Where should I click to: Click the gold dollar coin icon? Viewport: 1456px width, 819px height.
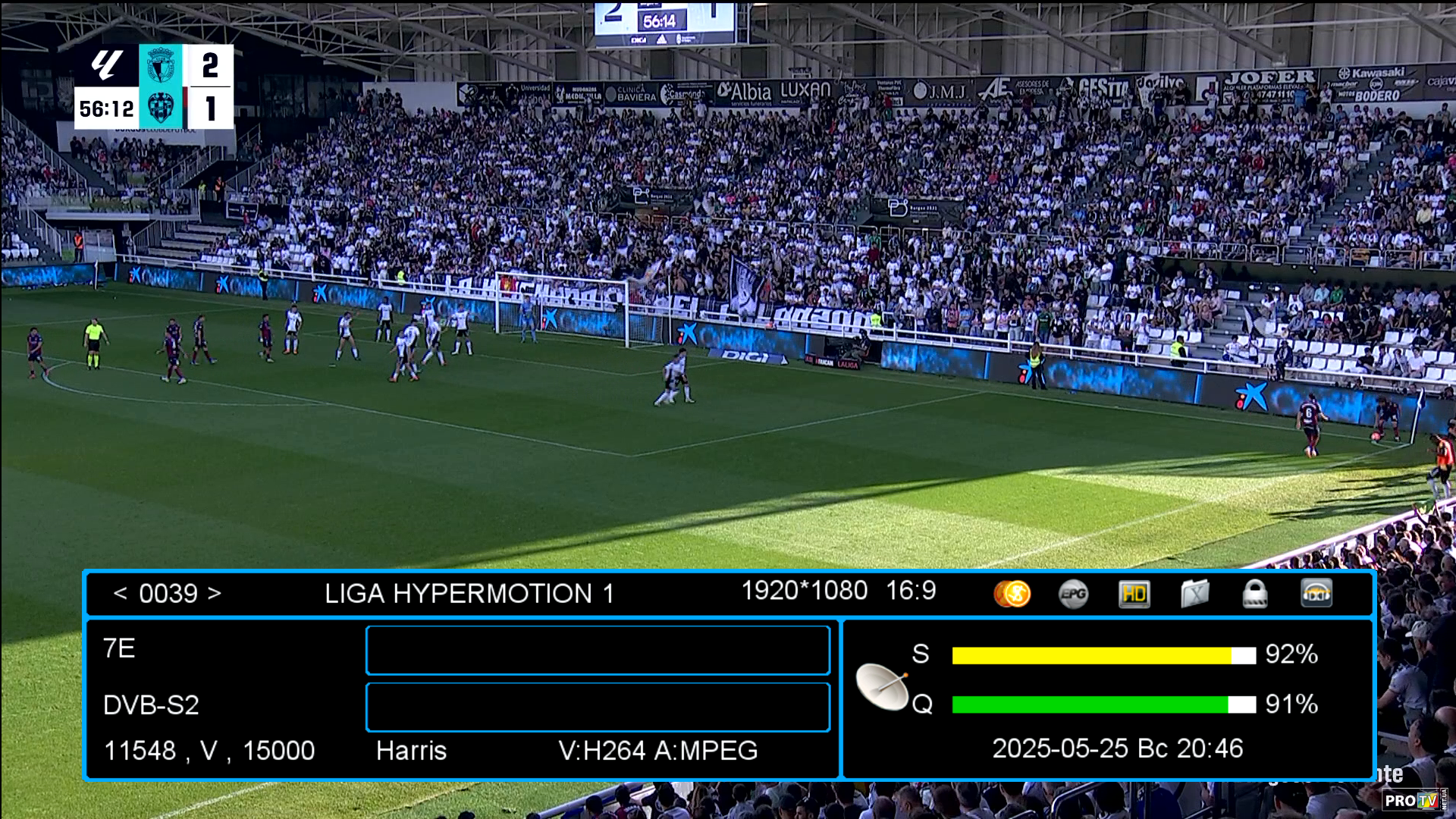pyautogui.click(x=1012, y=594)
